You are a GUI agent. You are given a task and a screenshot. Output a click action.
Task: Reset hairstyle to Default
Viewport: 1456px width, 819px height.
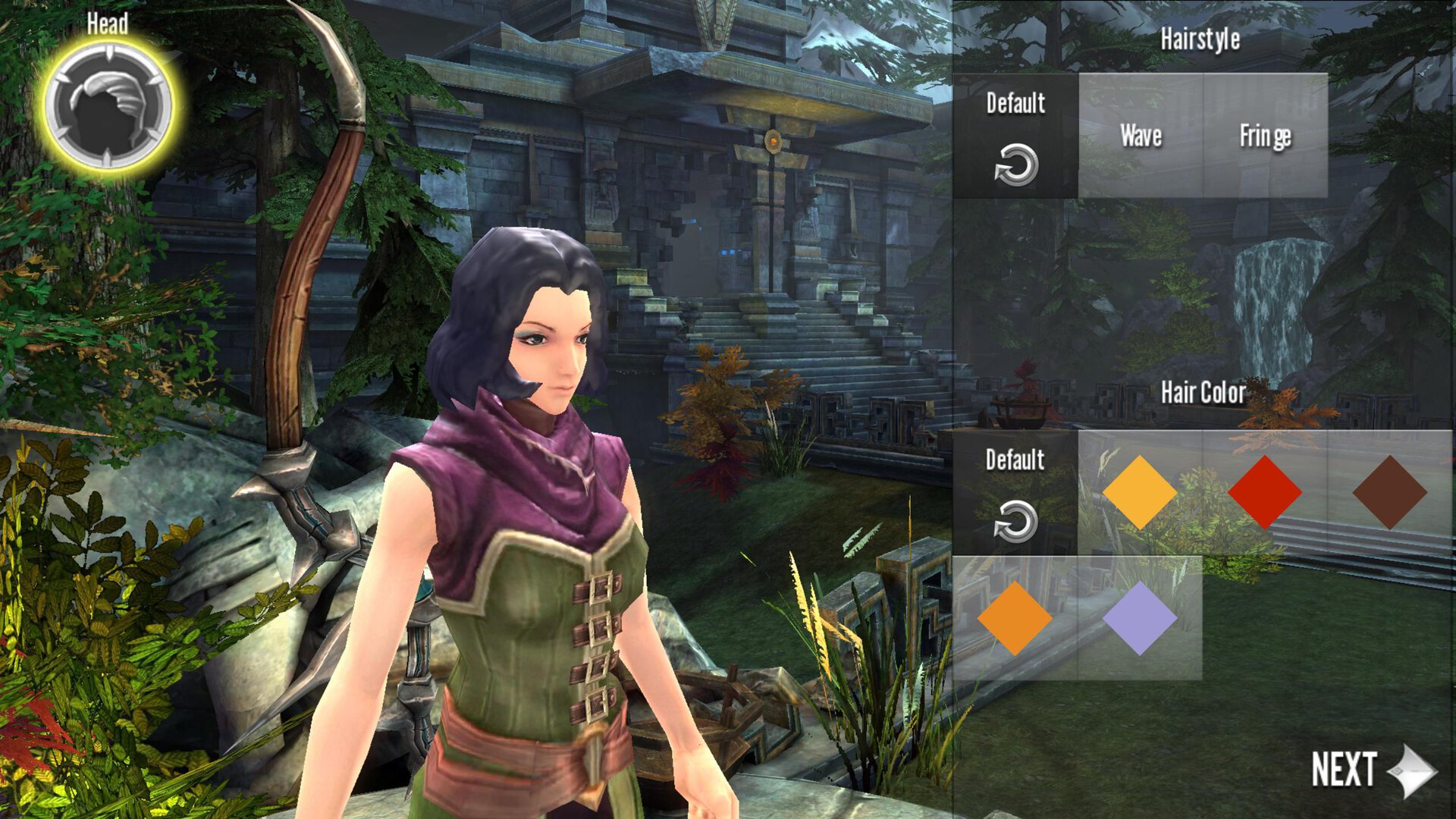click(1015, 136)
